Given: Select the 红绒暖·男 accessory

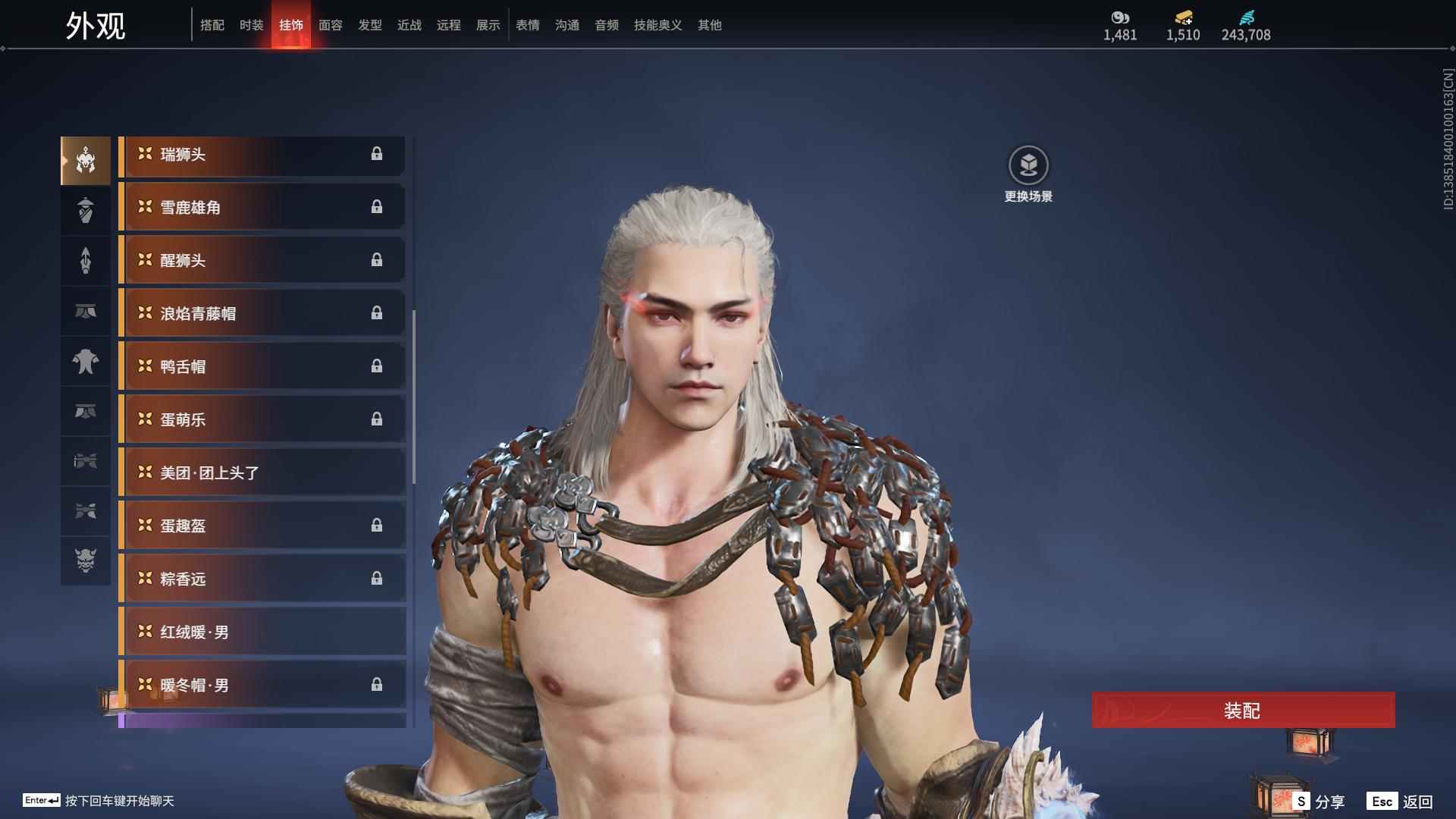Looking at the screenshot, I should (x=262, y=632).
